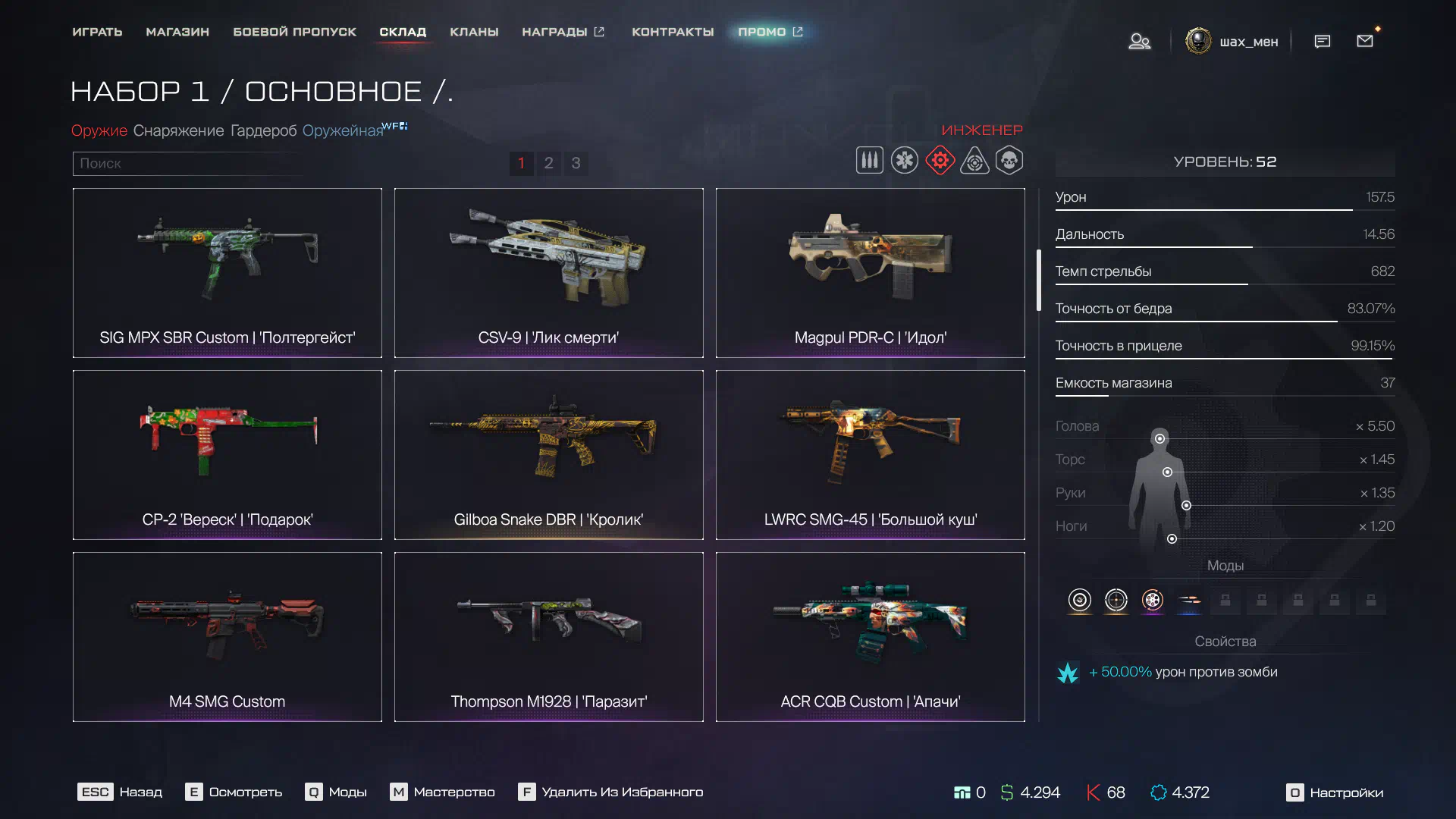Switch to the Снаряжение tab

178,130
